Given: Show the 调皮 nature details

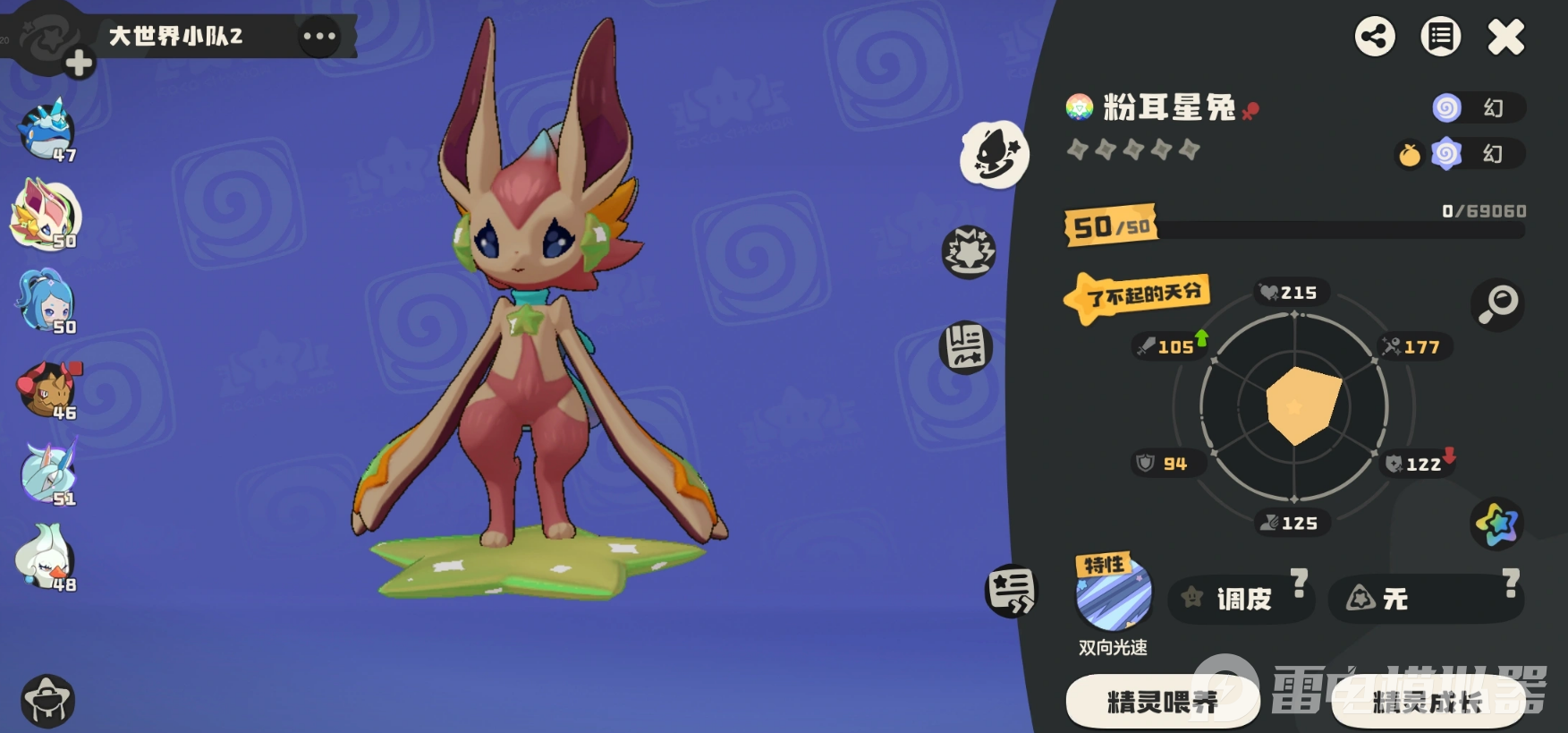Looking at the screenshot, I should (x=1242, y=599).
